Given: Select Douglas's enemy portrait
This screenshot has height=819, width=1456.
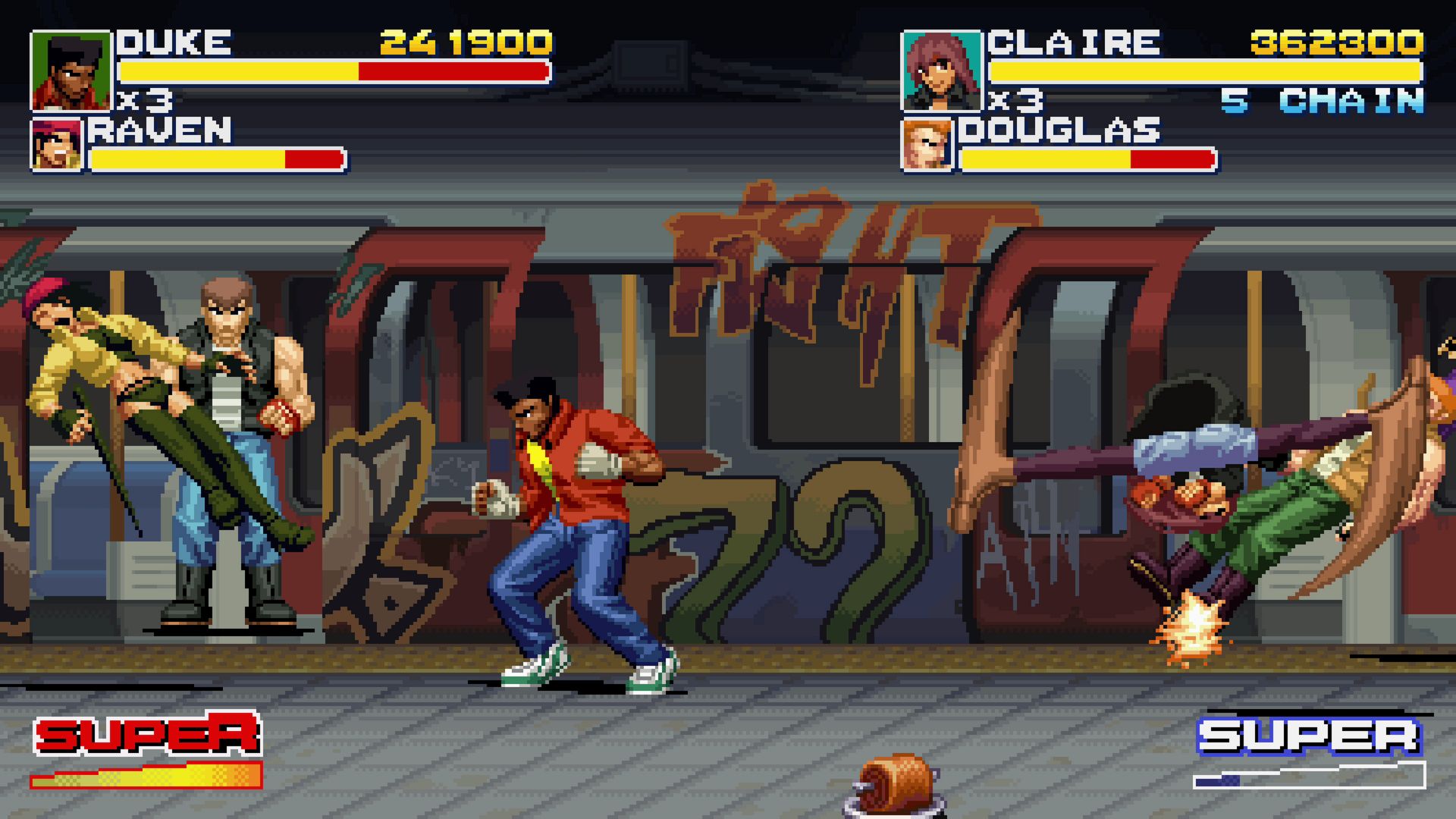Looking at the screenshot, I should click(x=927, y=145).
